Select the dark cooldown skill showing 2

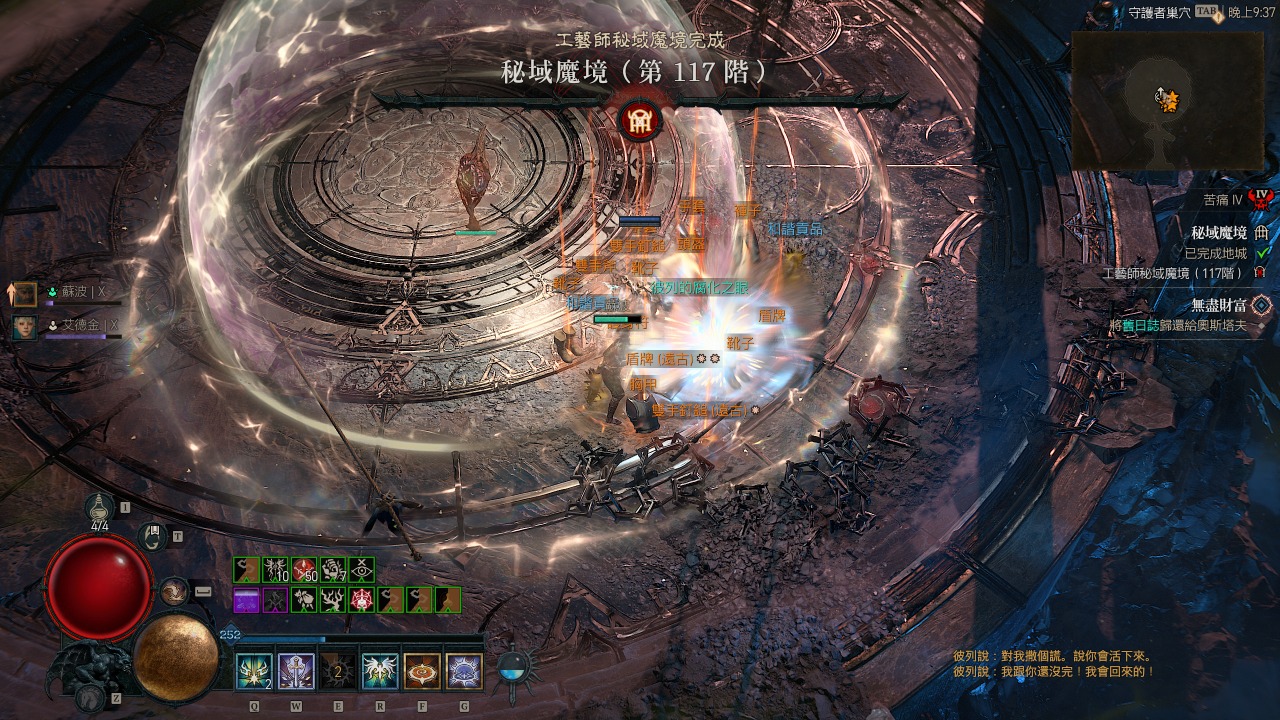338,671
